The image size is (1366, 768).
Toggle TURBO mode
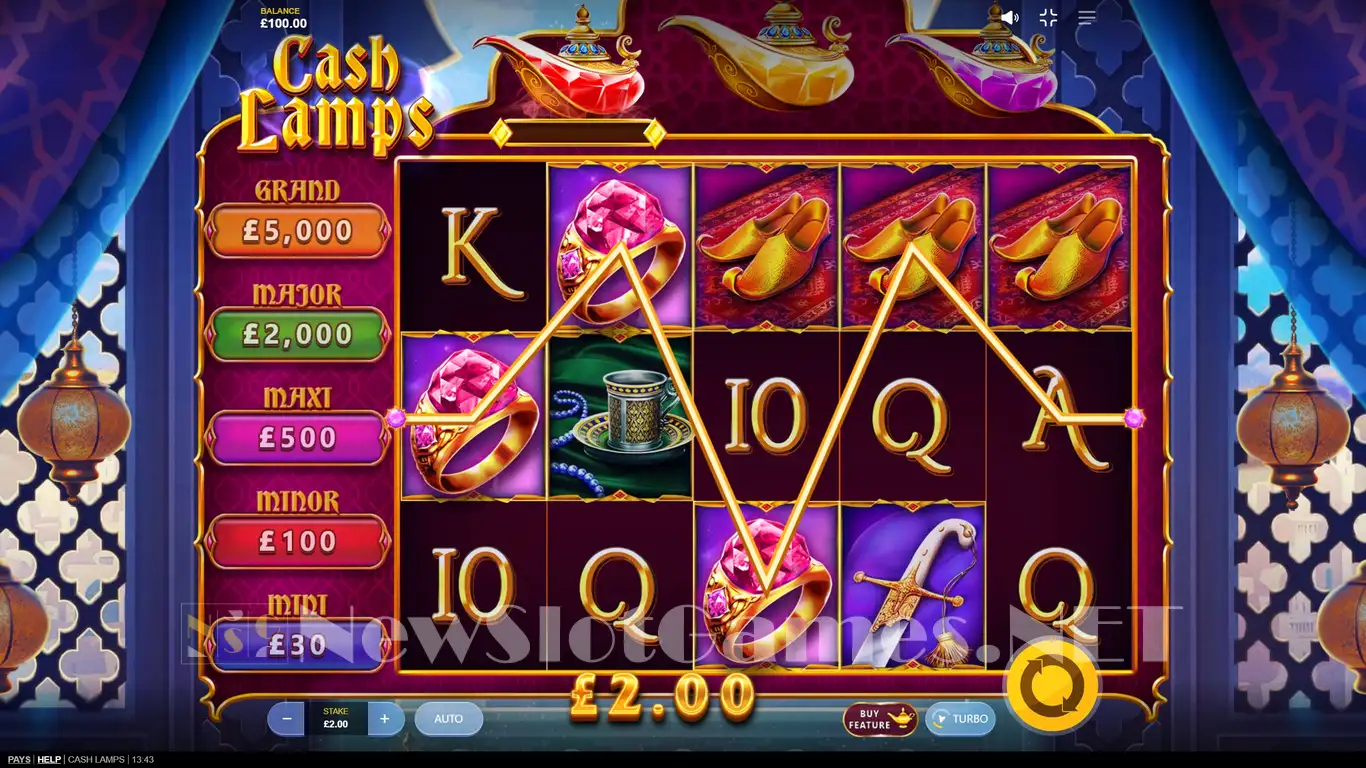point(960,719)
